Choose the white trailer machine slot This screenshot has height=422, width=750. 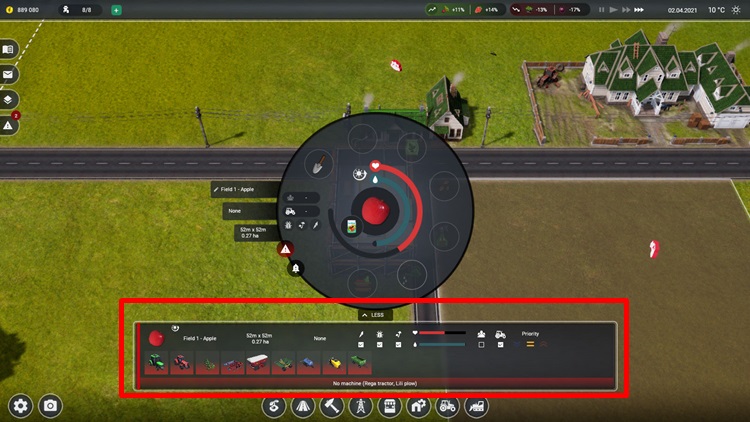258,363
